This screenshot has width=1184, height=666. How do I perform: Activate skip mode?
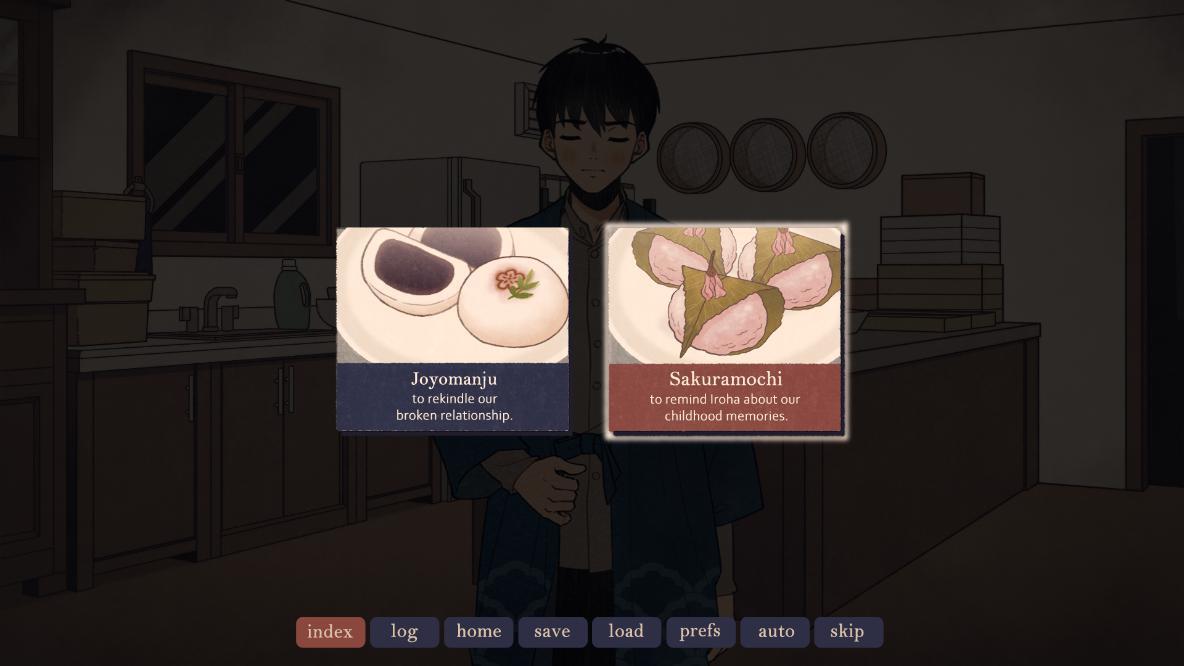(x=848, y=632)
